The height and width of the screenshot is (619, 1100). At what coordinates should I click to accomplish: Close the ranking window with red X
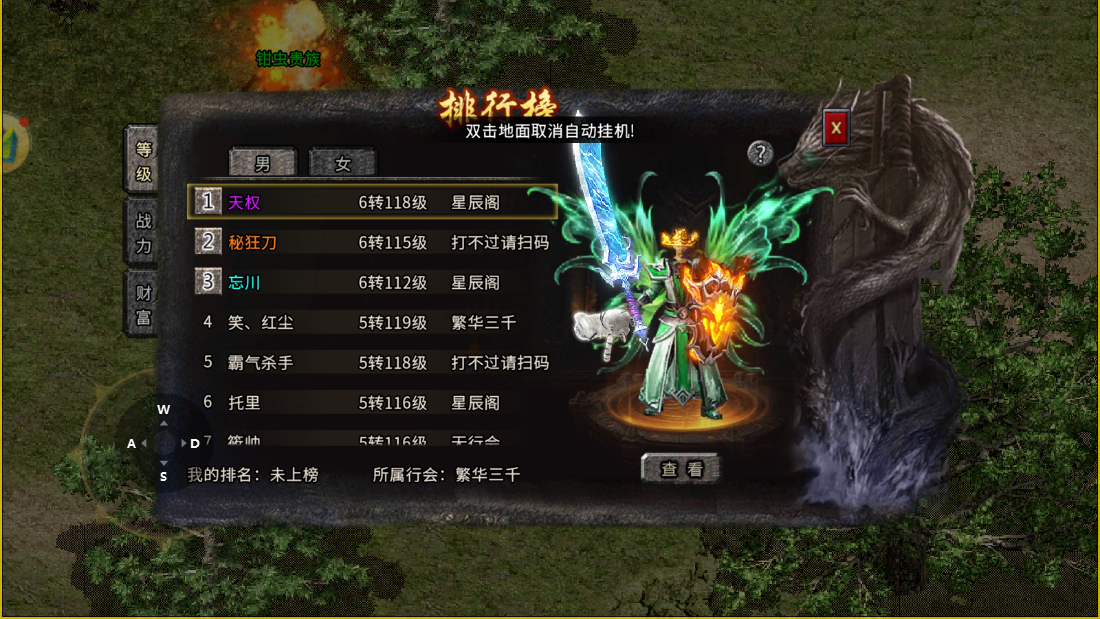(837, 127)
